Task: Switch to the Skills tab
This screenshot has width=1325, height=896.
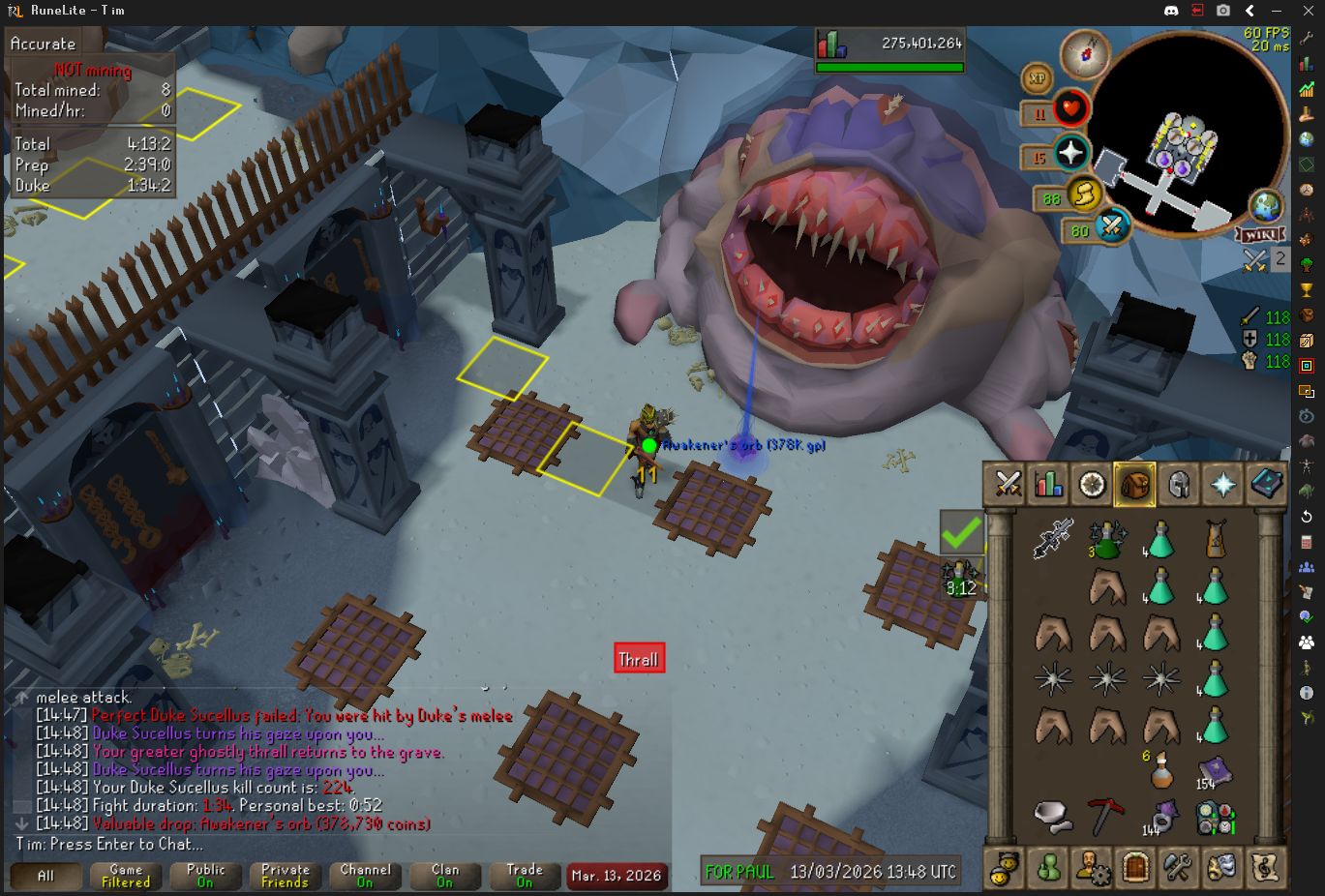Action: pos(1049,484)
